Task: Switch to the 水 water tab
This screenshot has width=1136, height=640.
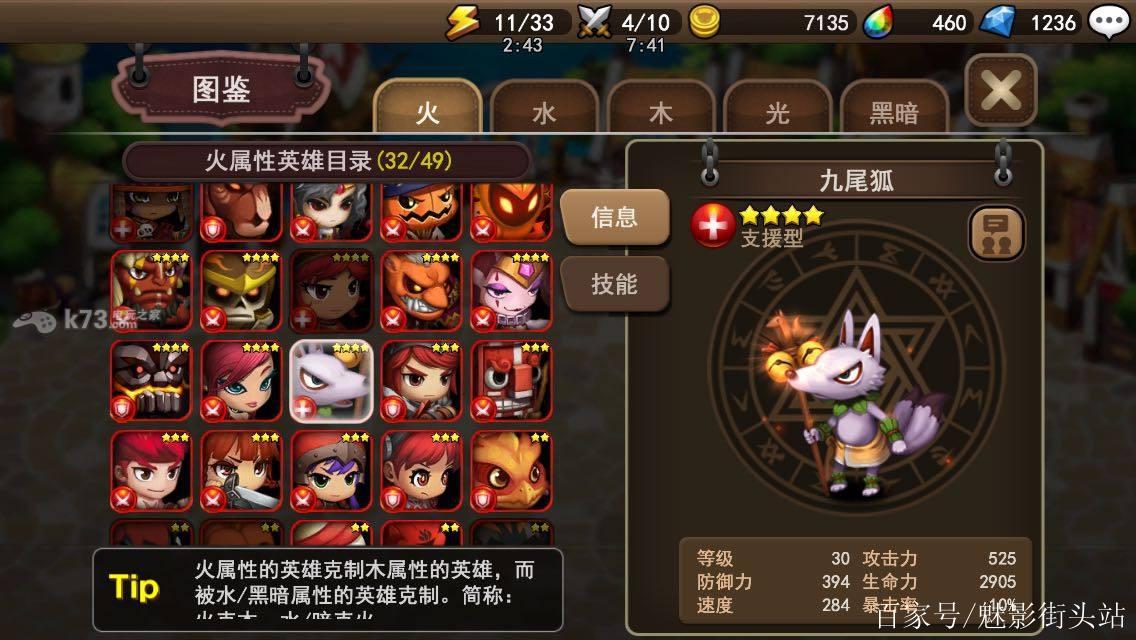Action: click(x=544, y=113)
